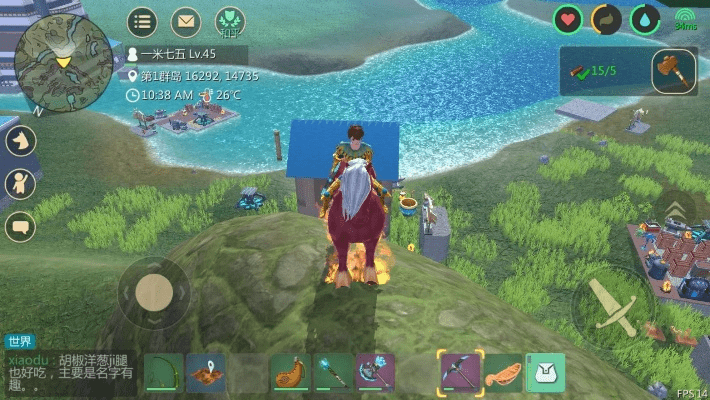Image resolution: width=710 pixels, height=400 pixels.
Task: Select the orange fish hotbar slot
Action: [x=503, y=372]
